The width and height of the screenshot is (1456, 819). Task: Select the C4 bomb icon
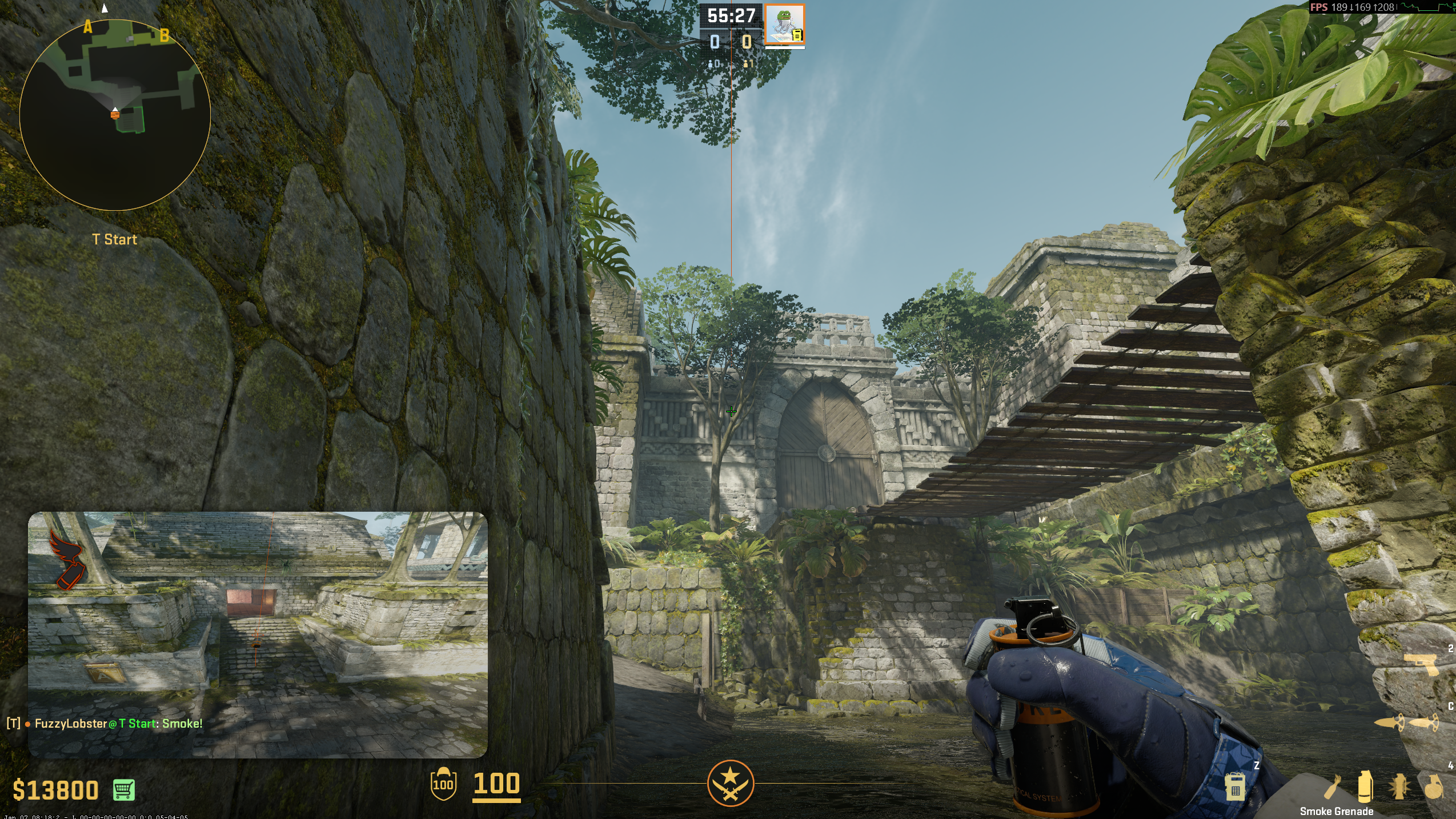coord(1235,788)
